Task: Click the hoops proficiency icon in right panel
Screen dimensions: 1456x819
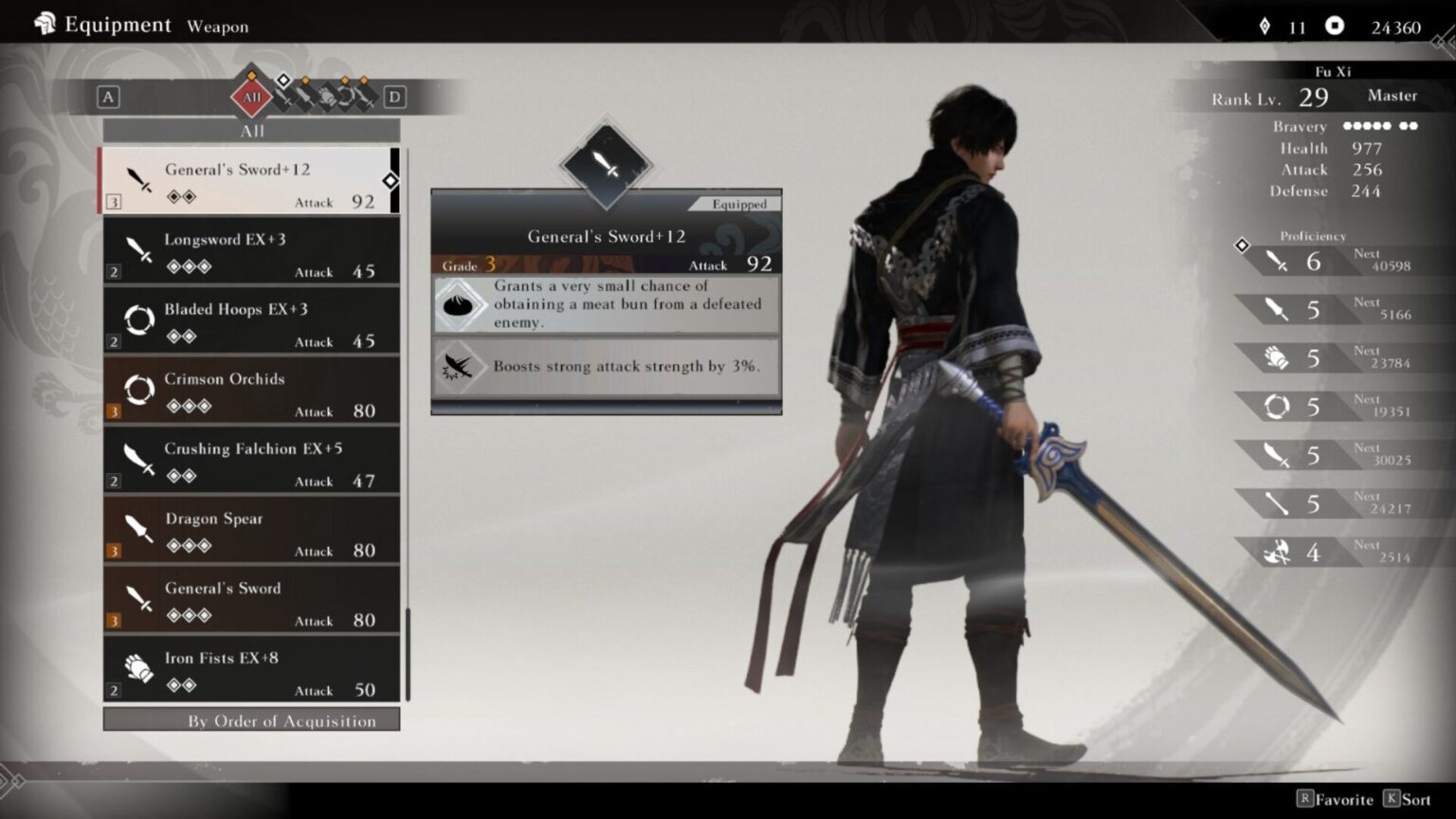Action: [x=1277, y=406]
